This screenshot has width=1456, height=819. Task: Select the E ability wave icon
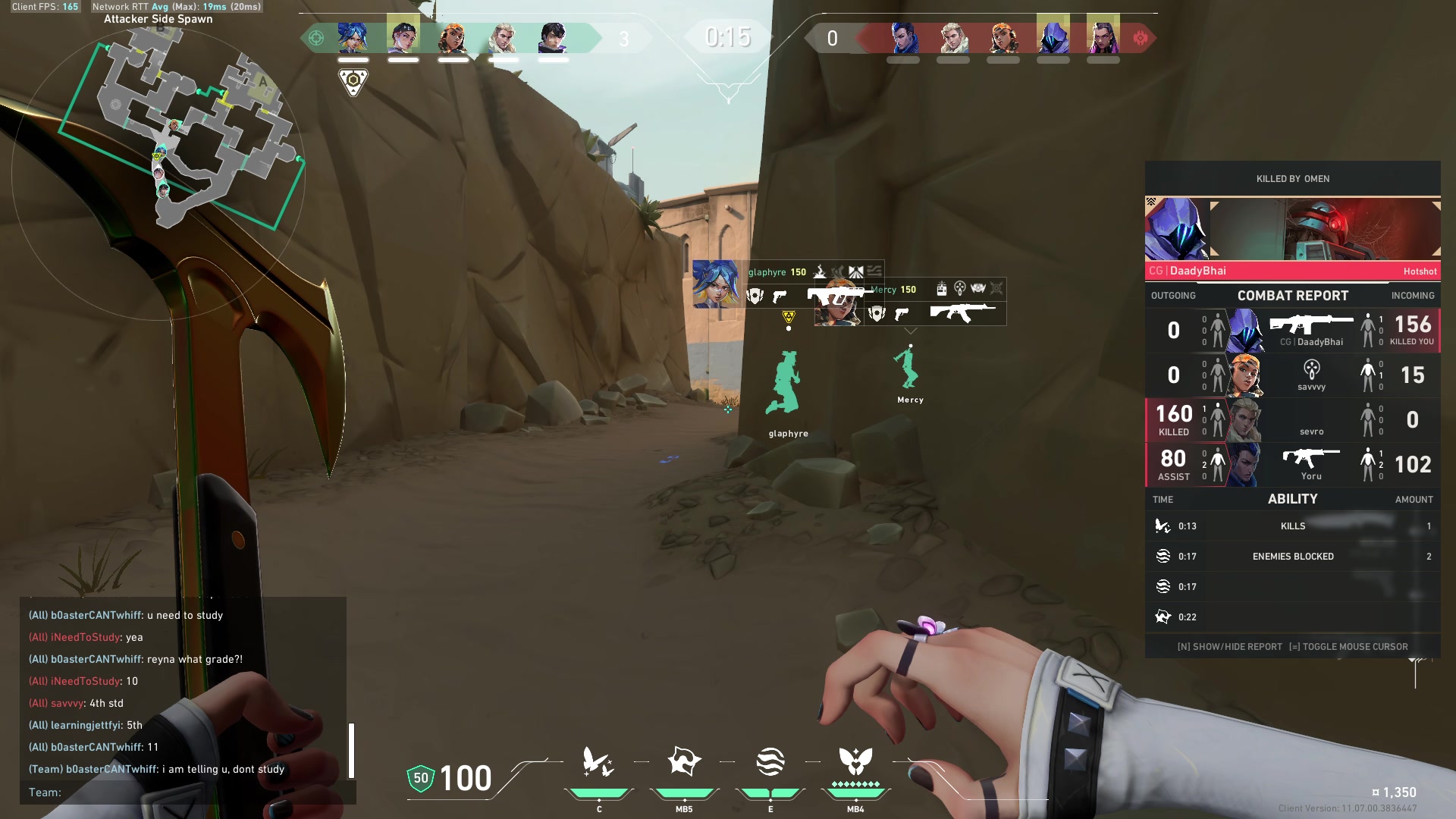770,761
